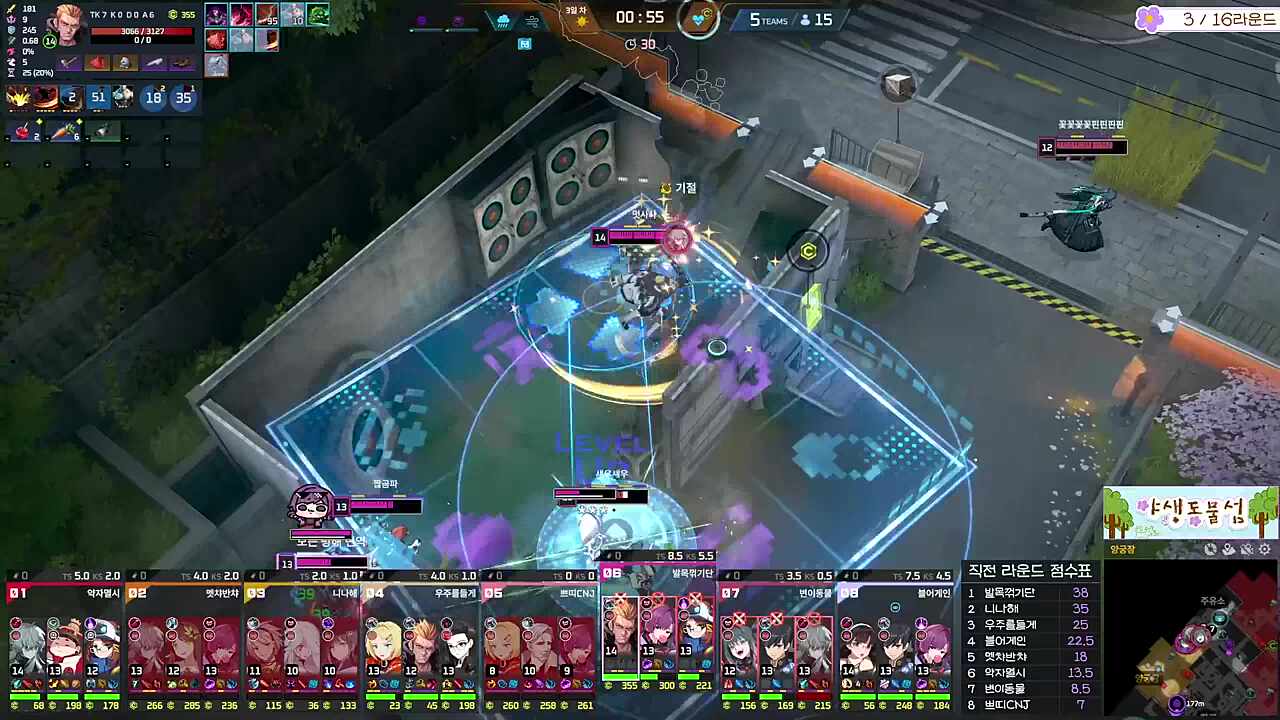Select highlighted team 06 발목꺾기단 panel

coord(657,635)
